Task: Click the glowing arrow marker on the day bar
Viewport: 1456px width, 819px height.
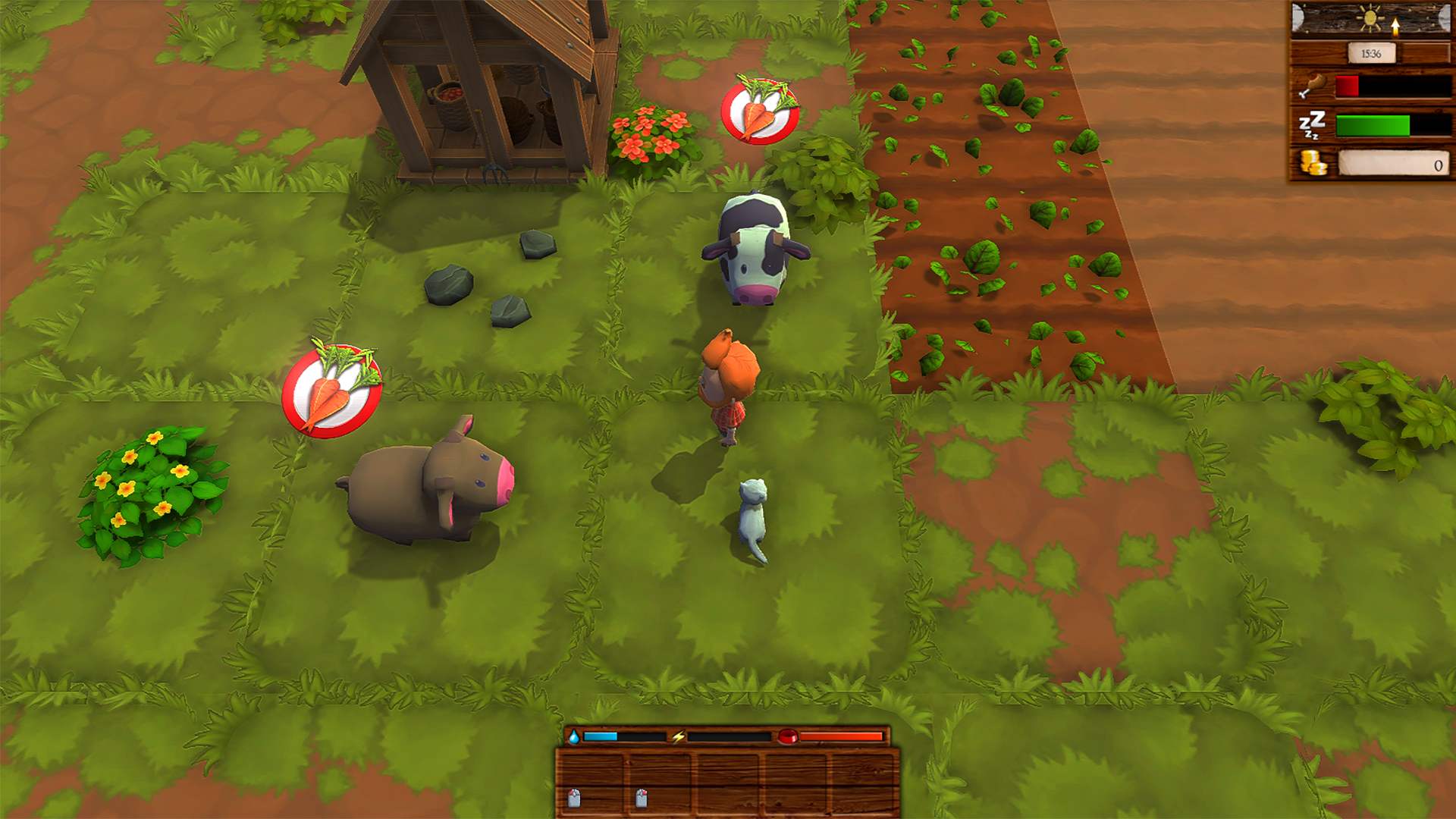Action: pos(1395,24)
